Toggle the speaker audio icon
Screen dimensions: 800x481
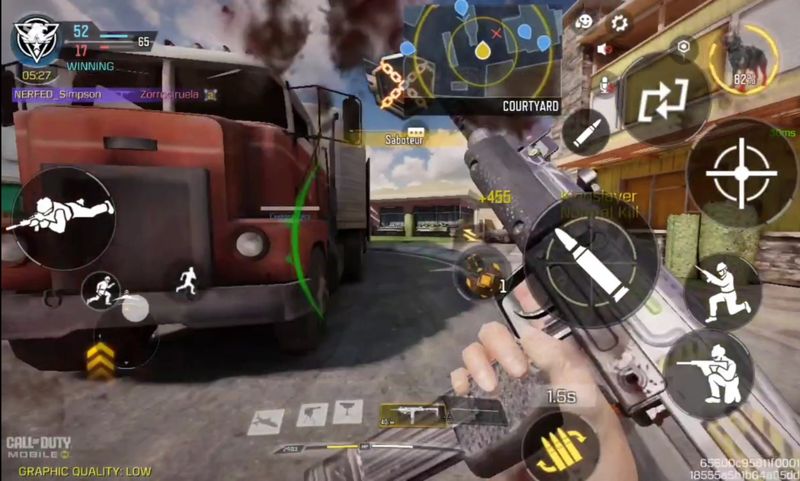(x=604, y=49)
